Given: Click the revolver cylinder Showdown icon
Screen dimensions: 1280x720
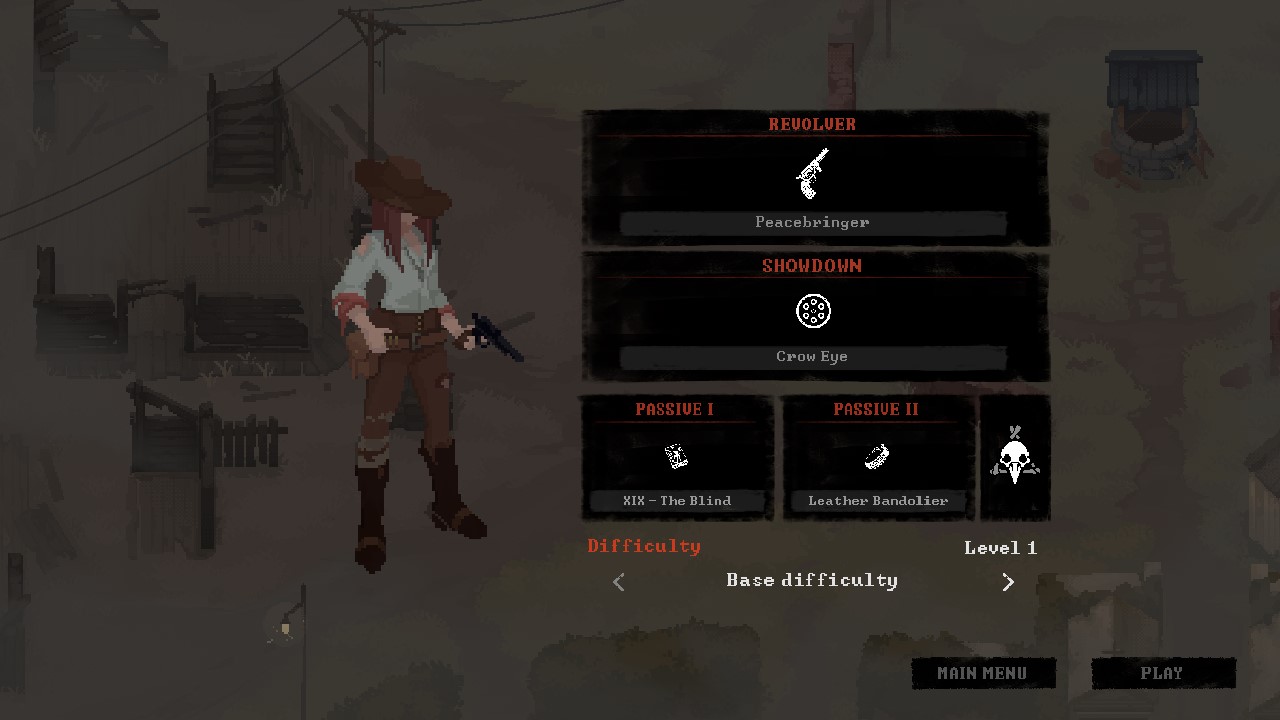Looking at the screenshot, I should (813, 311).
